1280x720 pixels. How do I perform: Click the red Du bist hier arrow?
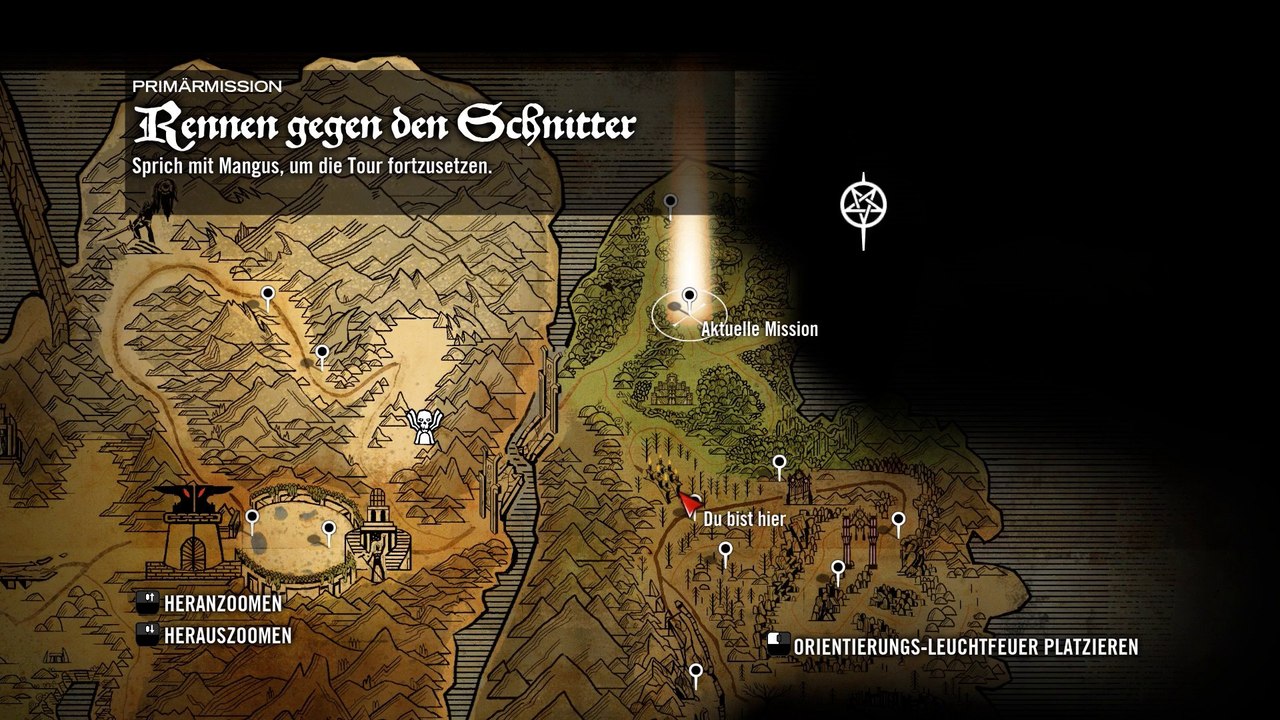[688, 504]
